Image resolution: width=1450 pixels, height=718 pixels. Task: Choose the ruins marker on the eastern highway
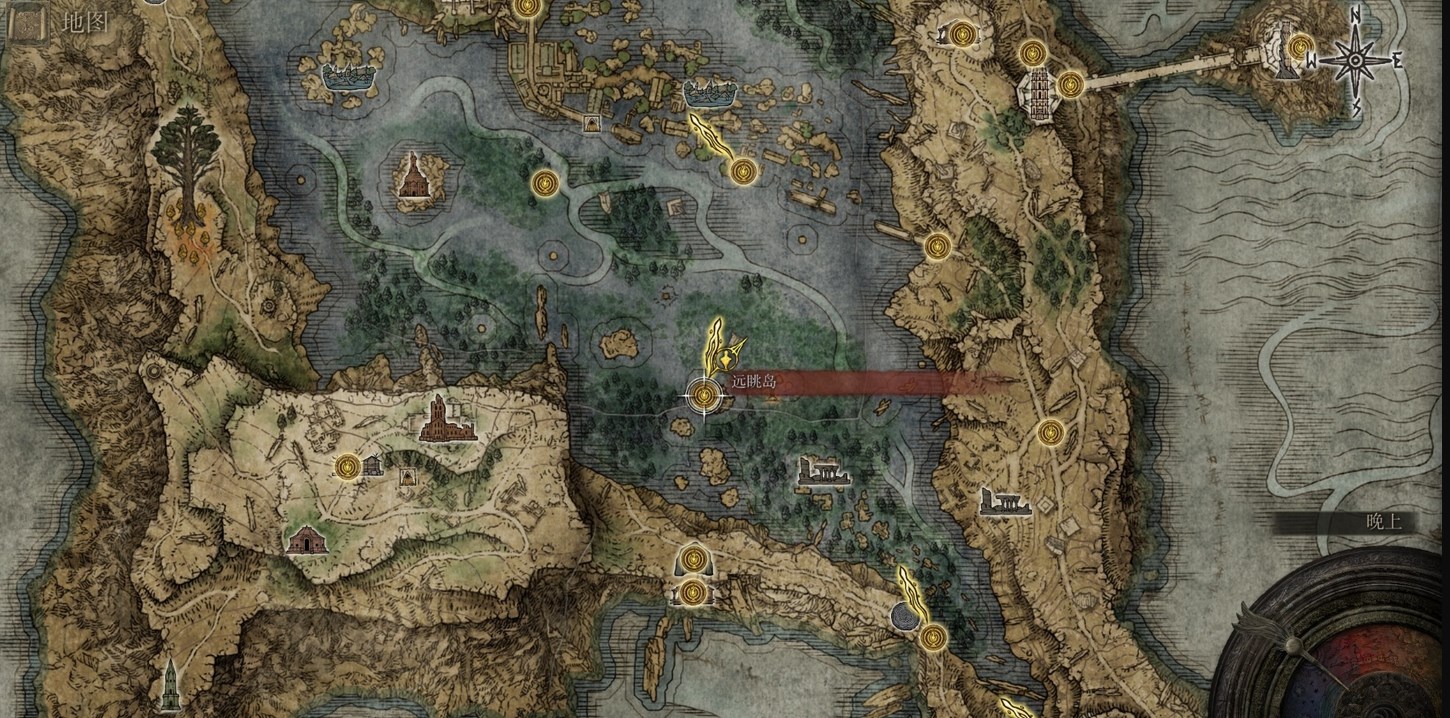coord(1005,501)
